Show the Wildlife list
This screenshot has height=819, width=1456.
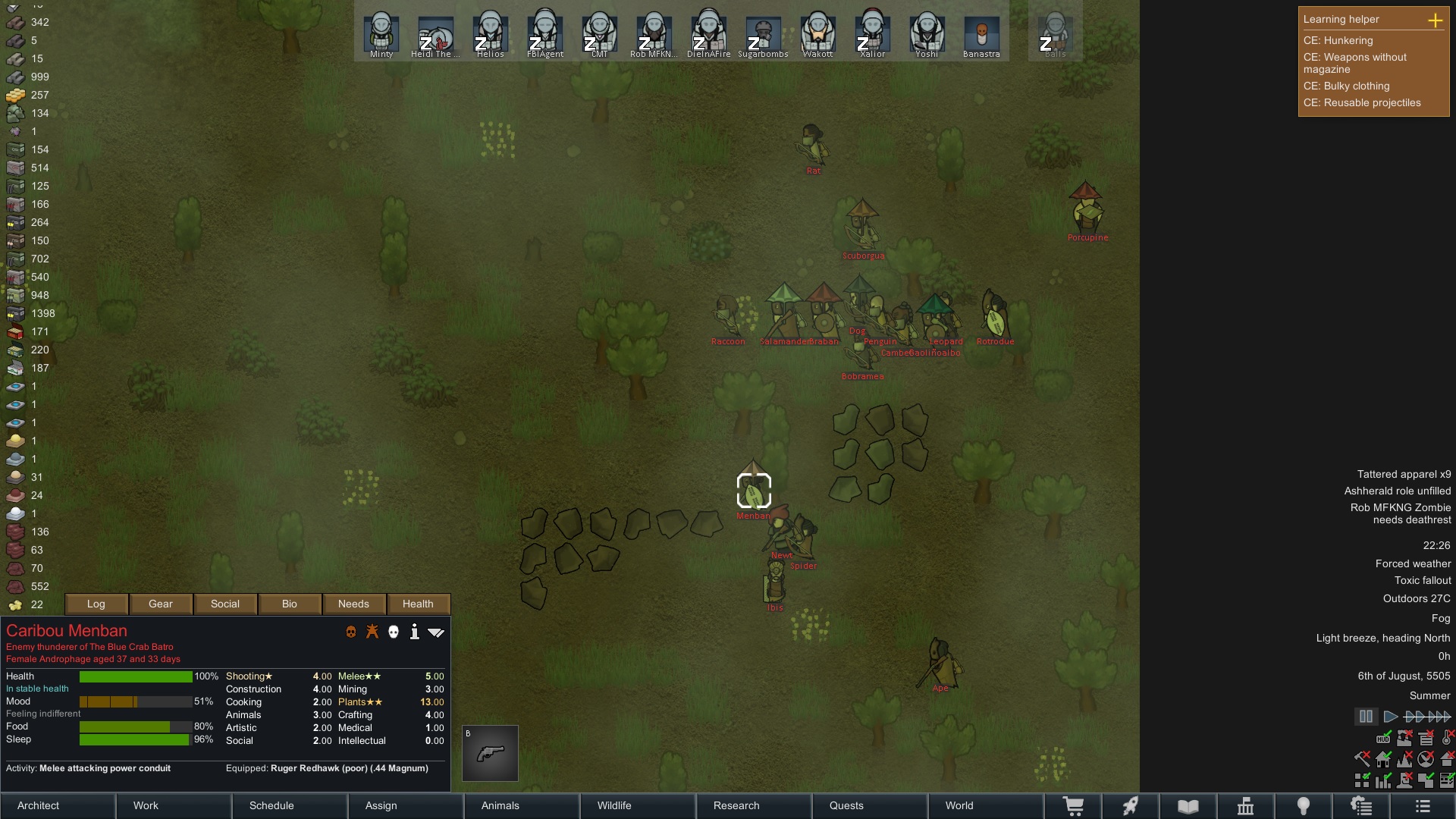(639, 805)
